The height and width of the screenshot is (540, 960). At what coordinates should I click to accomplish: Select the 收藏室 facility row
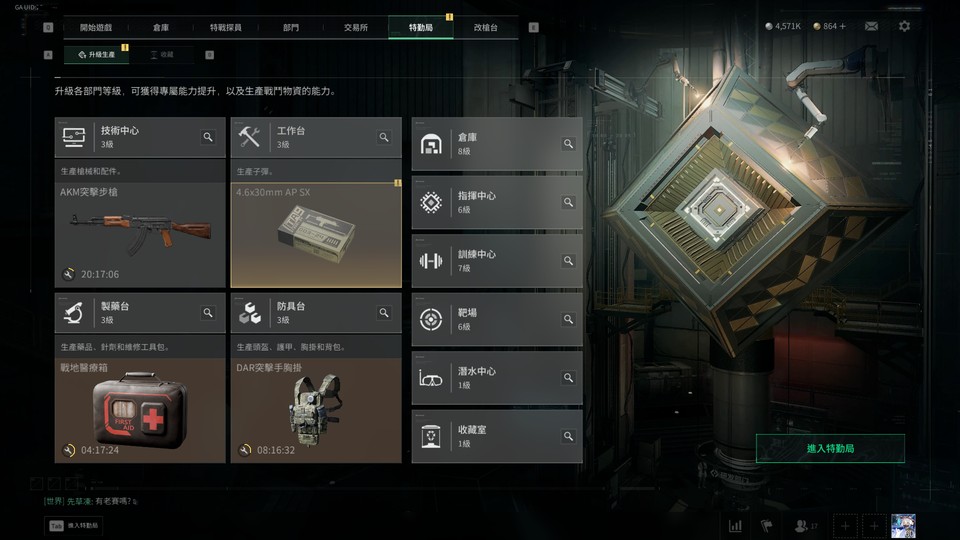point(496,436)
